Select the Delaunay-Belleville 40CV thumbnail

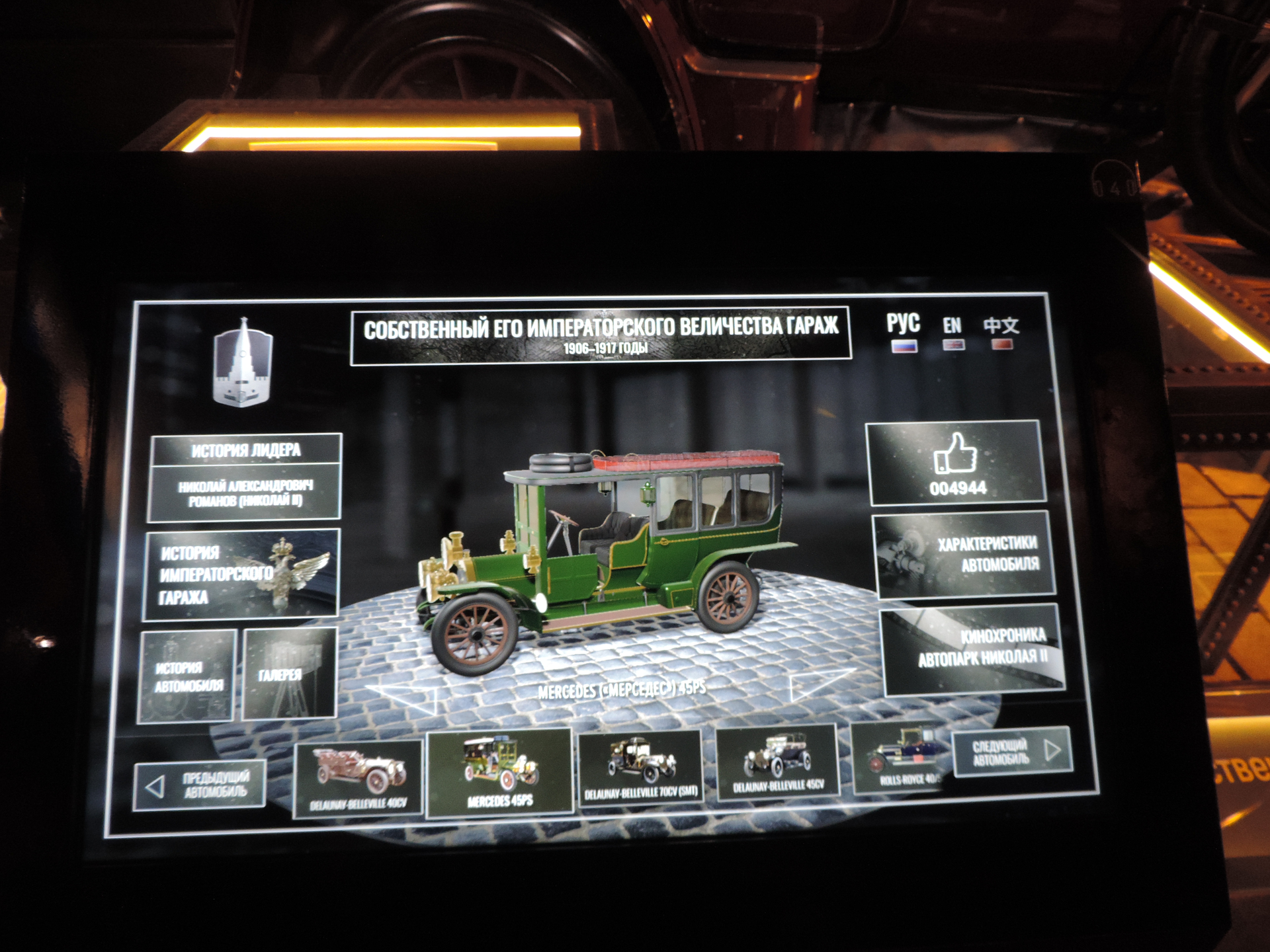coord(358,779)
